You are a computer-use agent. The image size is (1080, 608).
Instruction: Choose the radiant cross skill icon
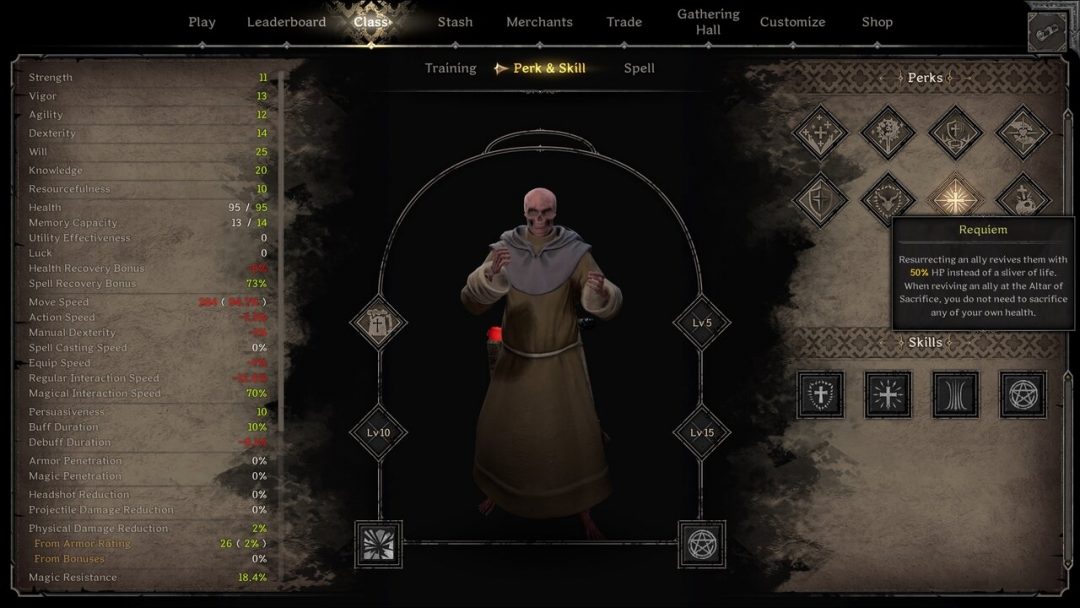(x=888, y=395)
